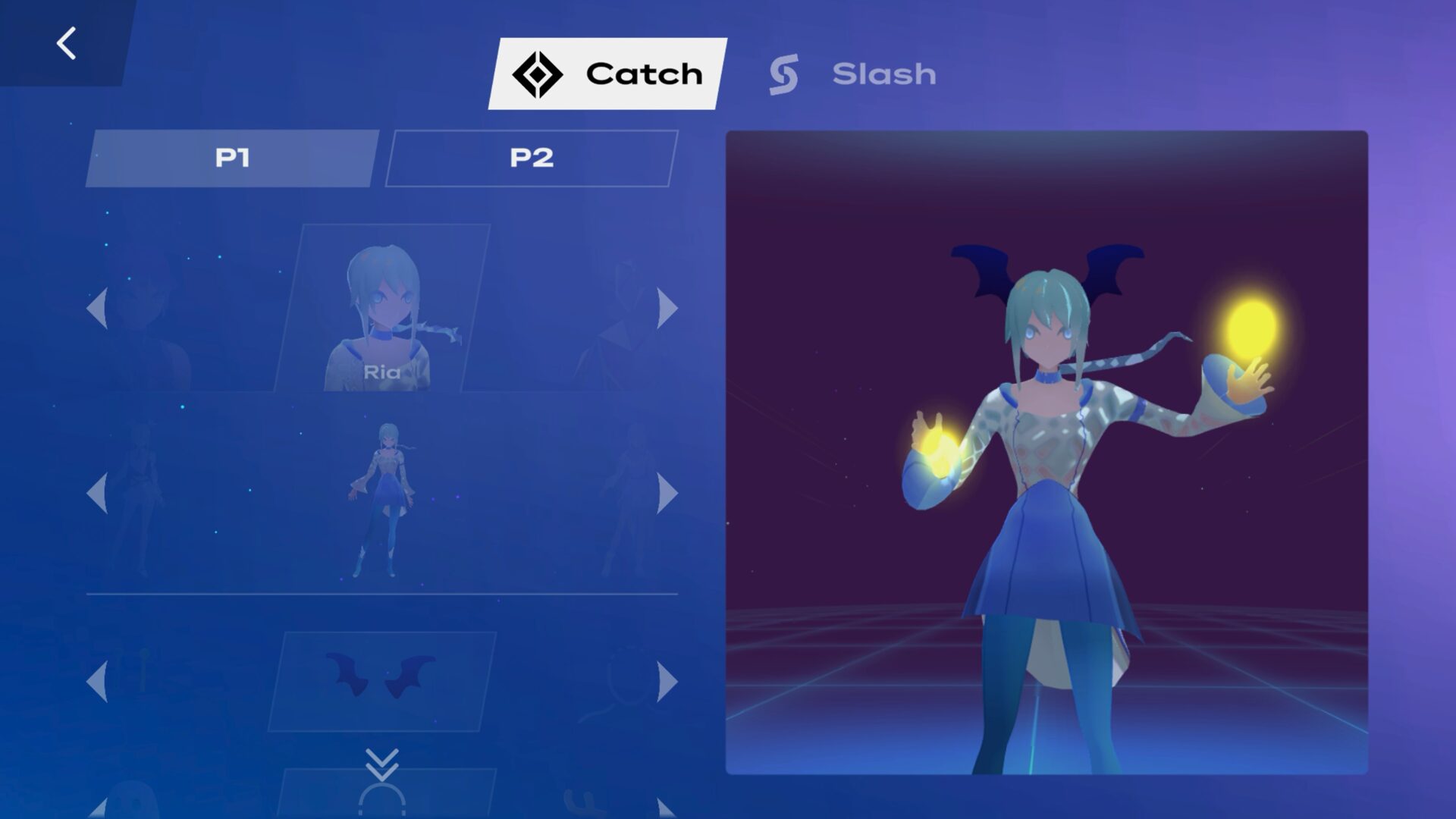Click the back arrow at top left

67,42
